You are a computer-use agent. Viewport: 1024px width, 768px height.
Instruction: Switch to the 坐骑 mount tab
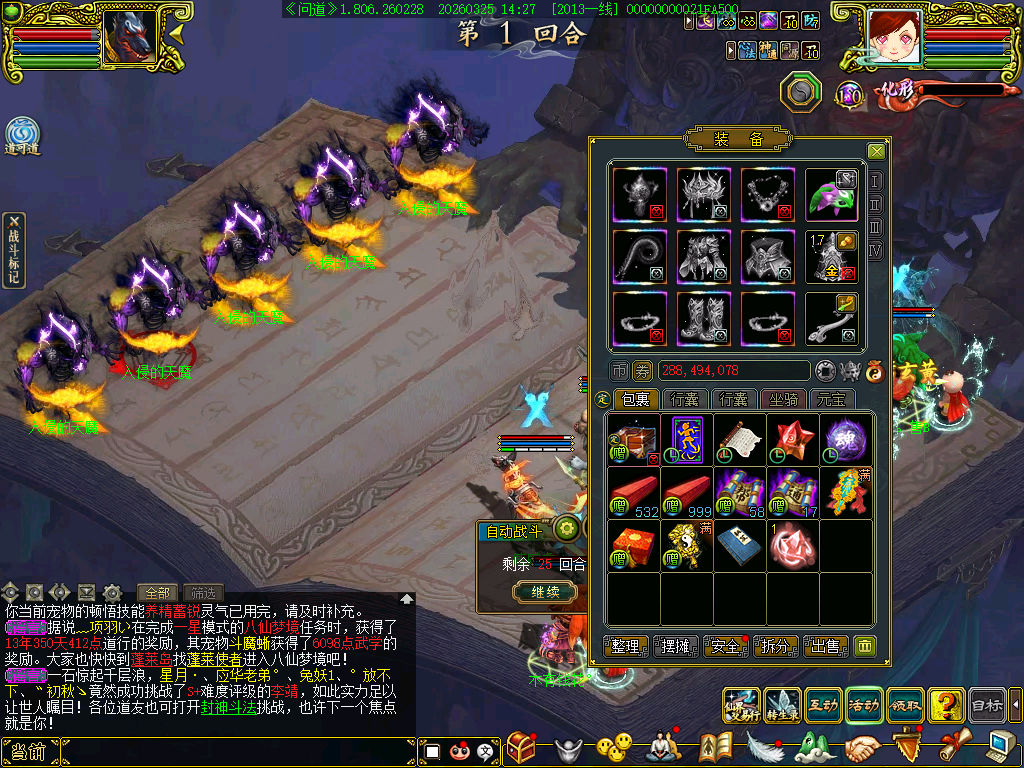click(784, 400)
